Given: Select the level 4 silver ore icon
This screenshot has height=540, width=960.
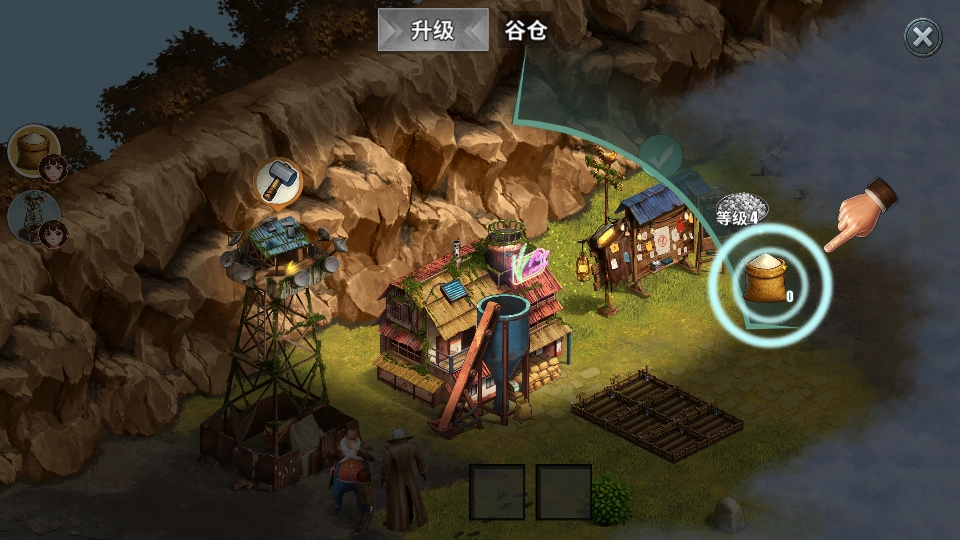Looking at the screenshot, I should pos(741,207).
